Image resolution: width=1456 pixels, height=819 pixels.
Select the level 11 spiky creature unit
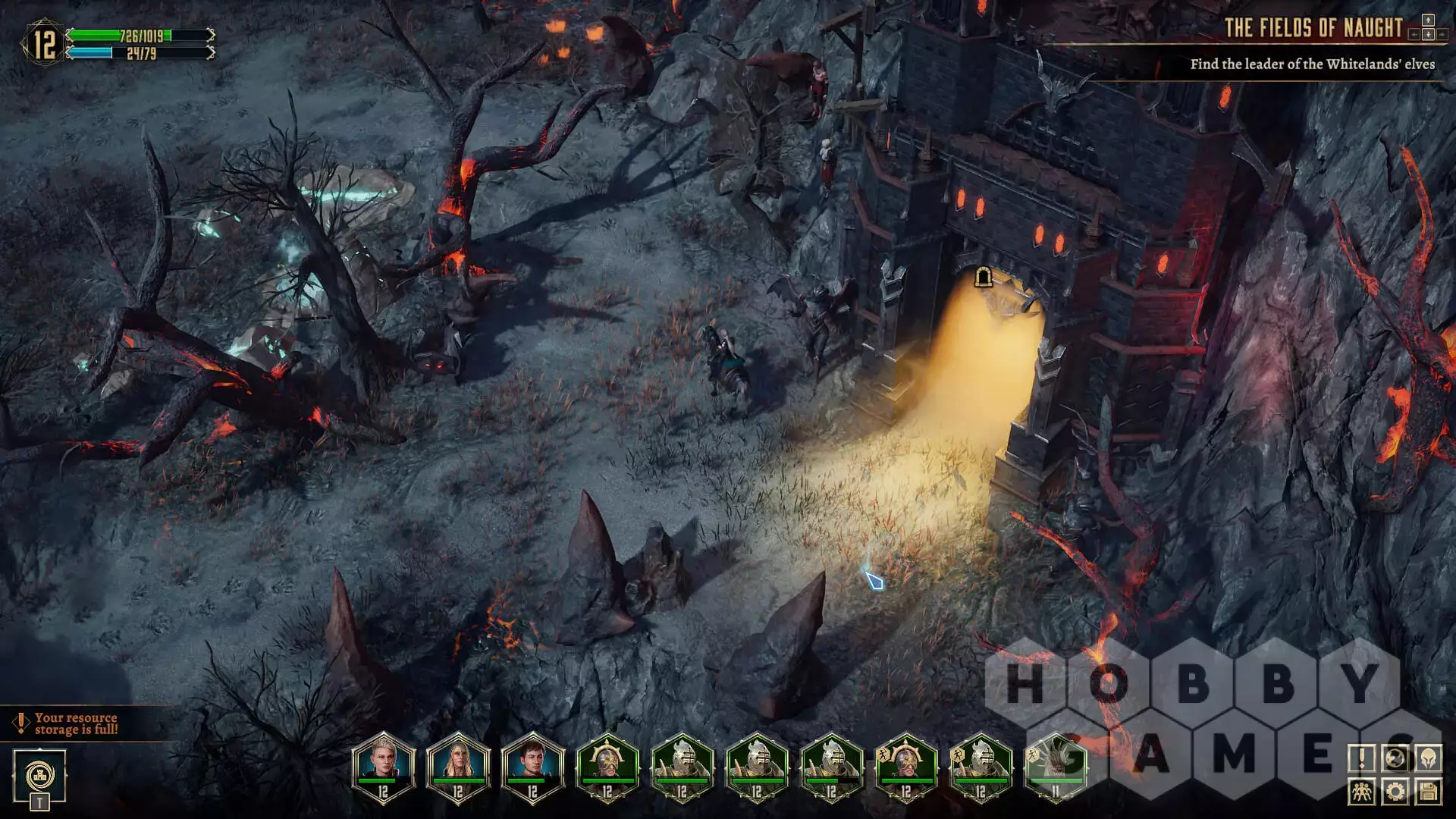point(1055,766)
